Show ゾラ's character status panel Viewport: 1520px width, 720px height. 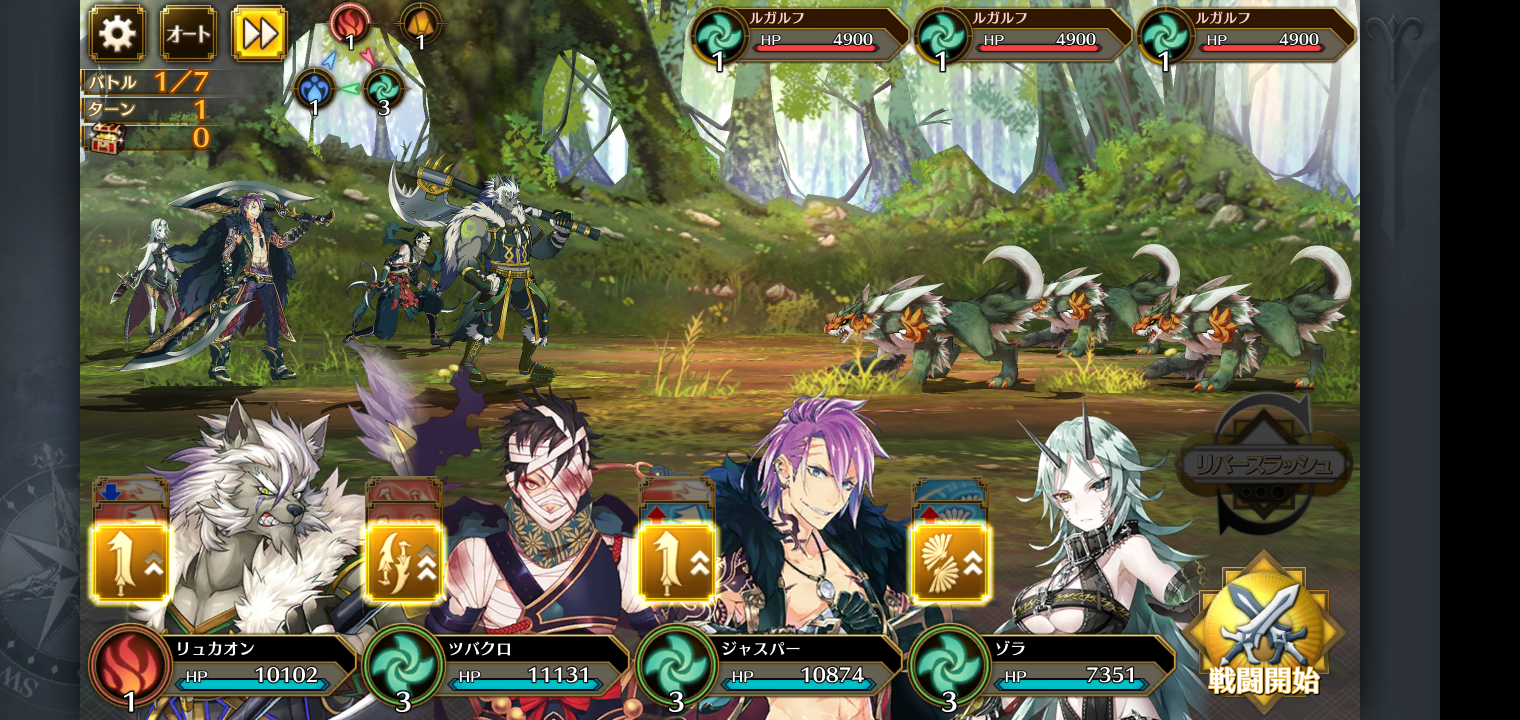click(1044, 665)
